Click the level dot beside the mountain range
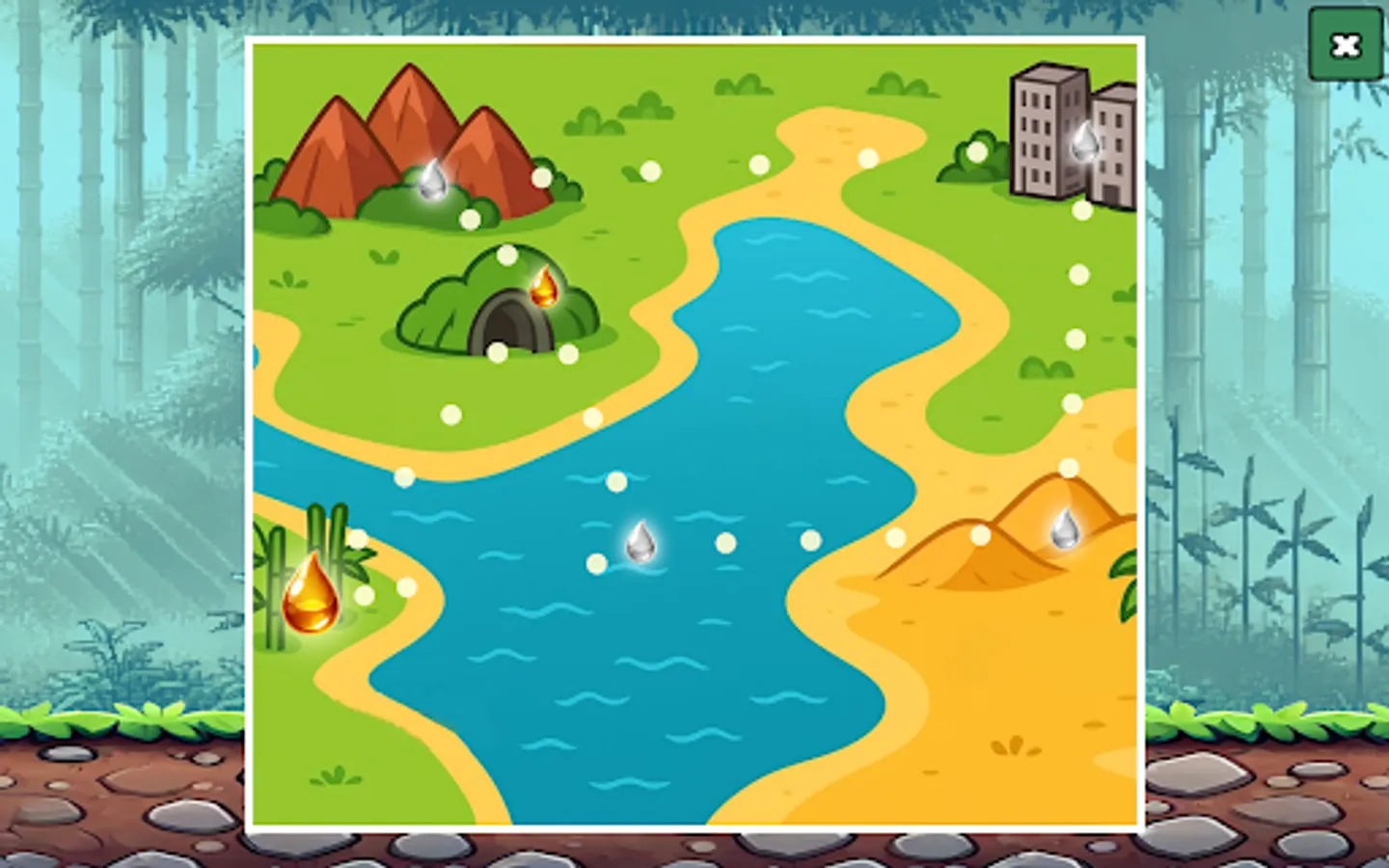This screenshot has height=868, width=1389. coord(543,178)
